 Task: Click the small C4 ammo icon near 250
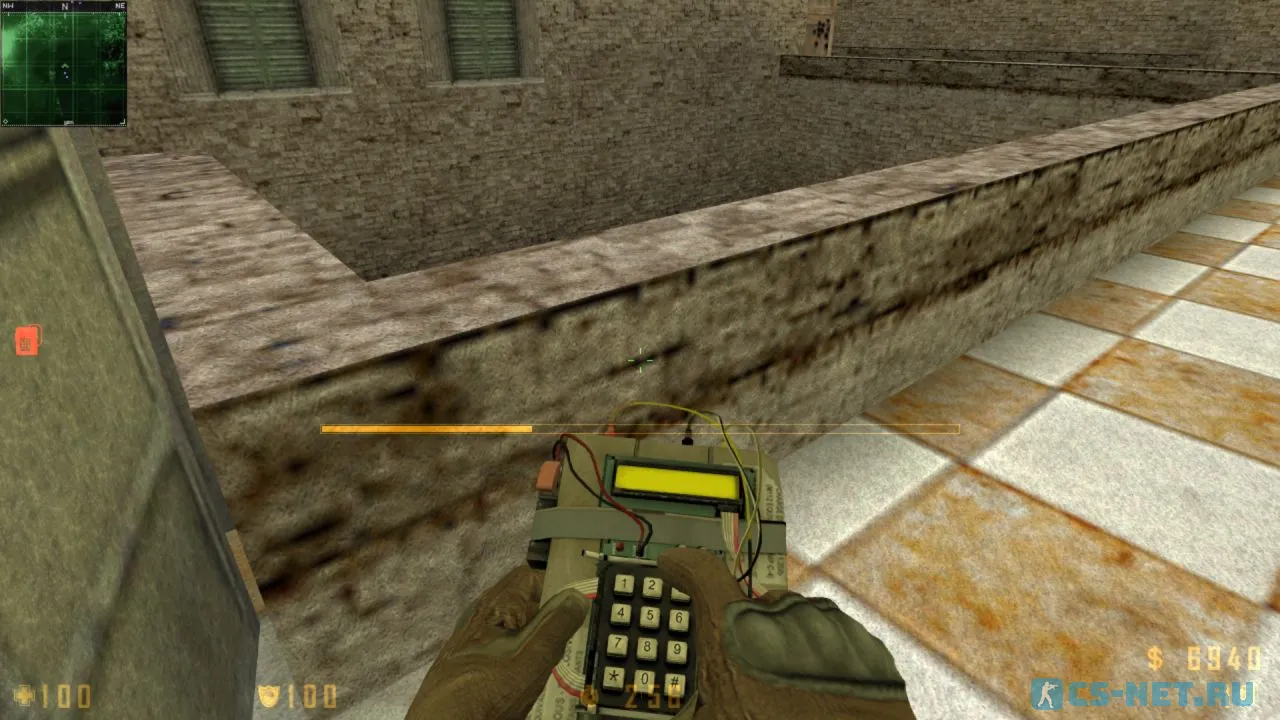point(591,695)
